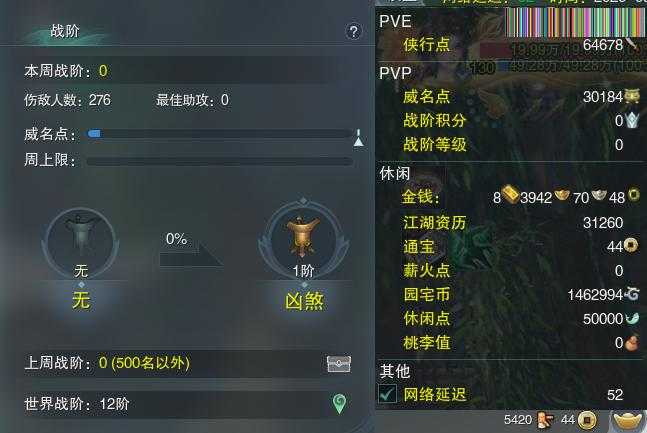The height and width of the screenshot is (433, 647).
Task: Toggle the 网络延迟 checkbox
Action: click(x=388, y=395)
